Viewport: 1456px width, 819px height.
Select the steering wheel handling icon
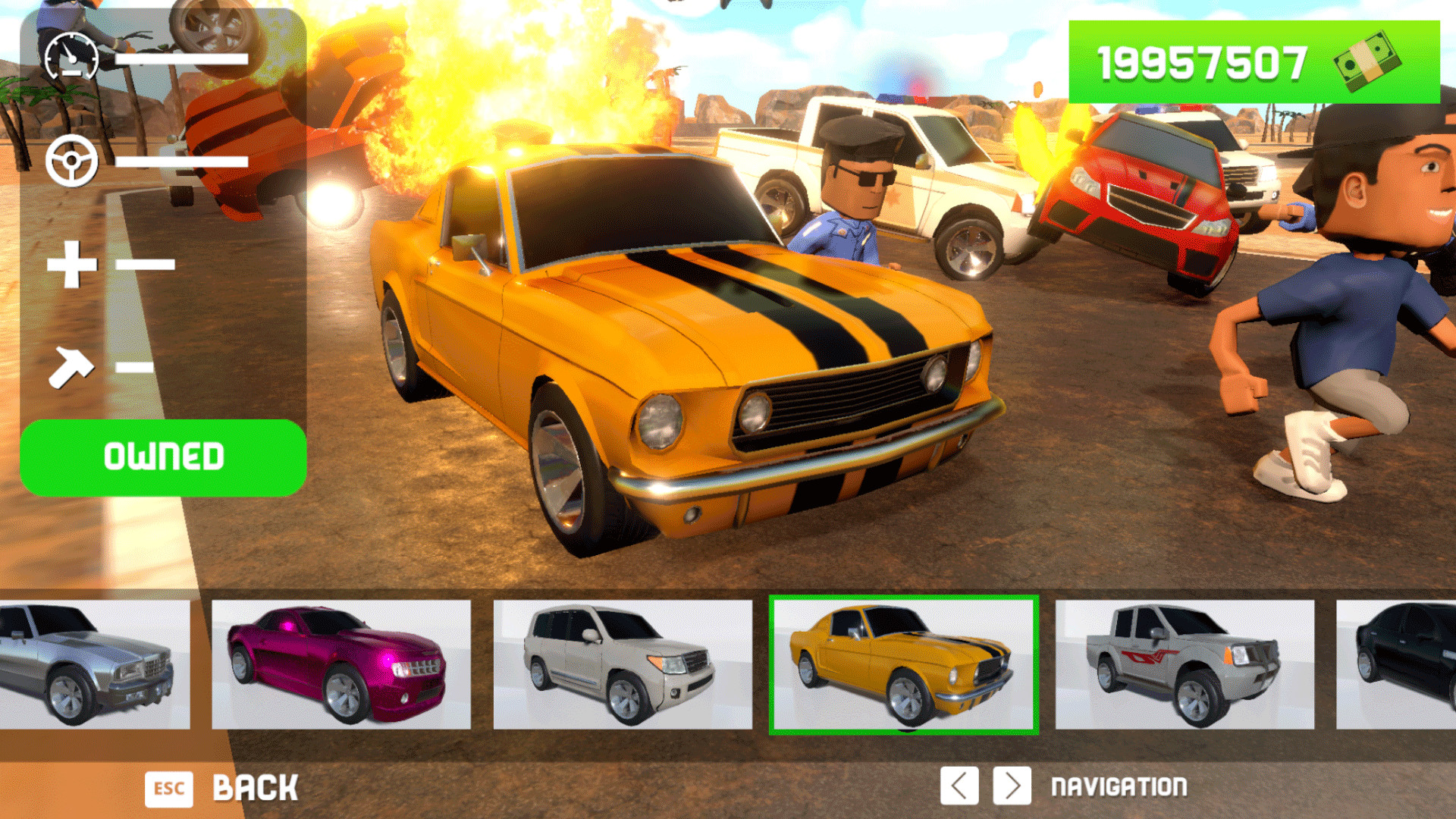coord(72,162)
